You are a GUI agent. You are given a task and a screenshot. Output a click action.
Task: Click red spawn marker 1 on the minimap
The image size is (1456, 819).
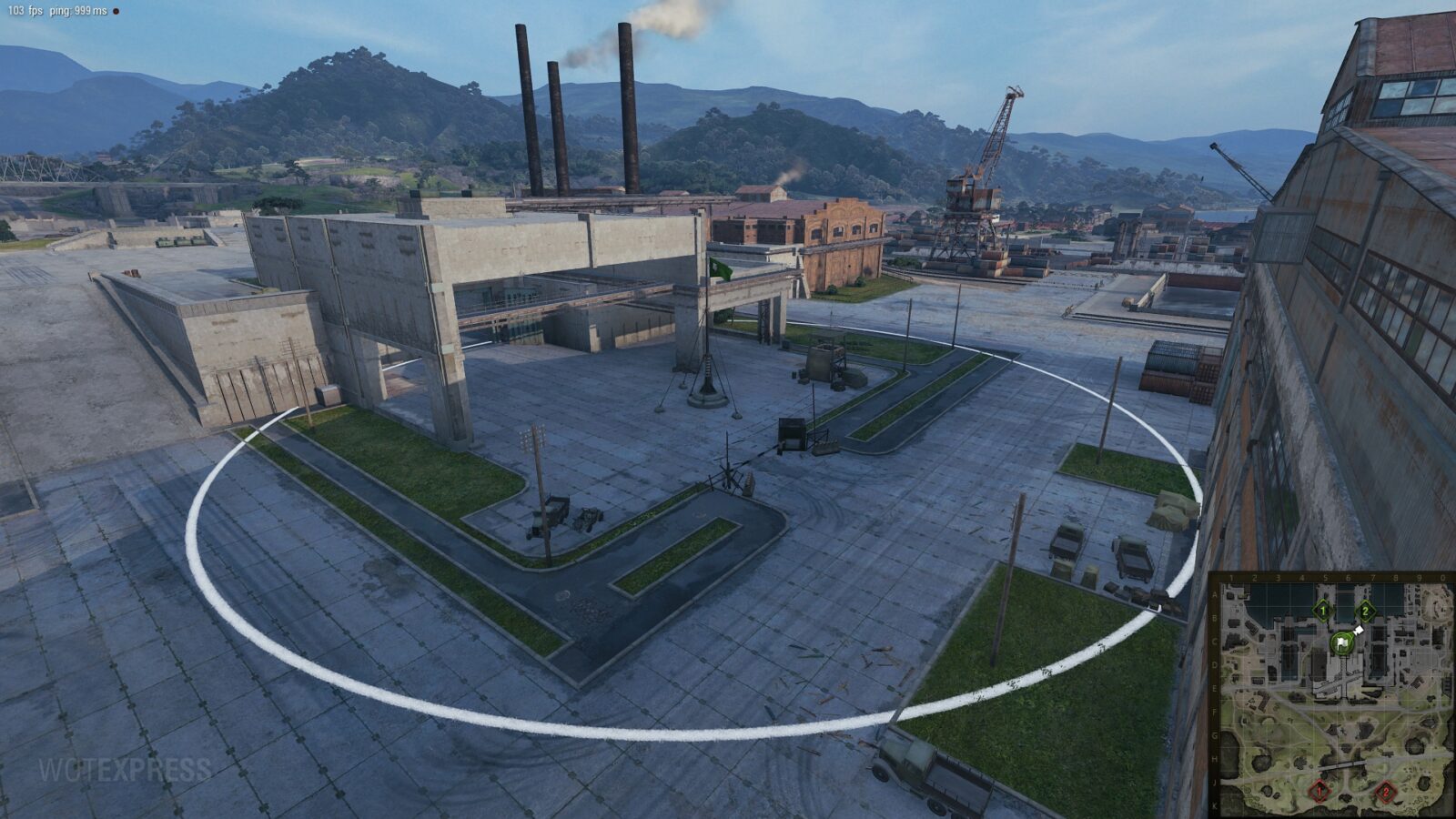point(1319,792)
